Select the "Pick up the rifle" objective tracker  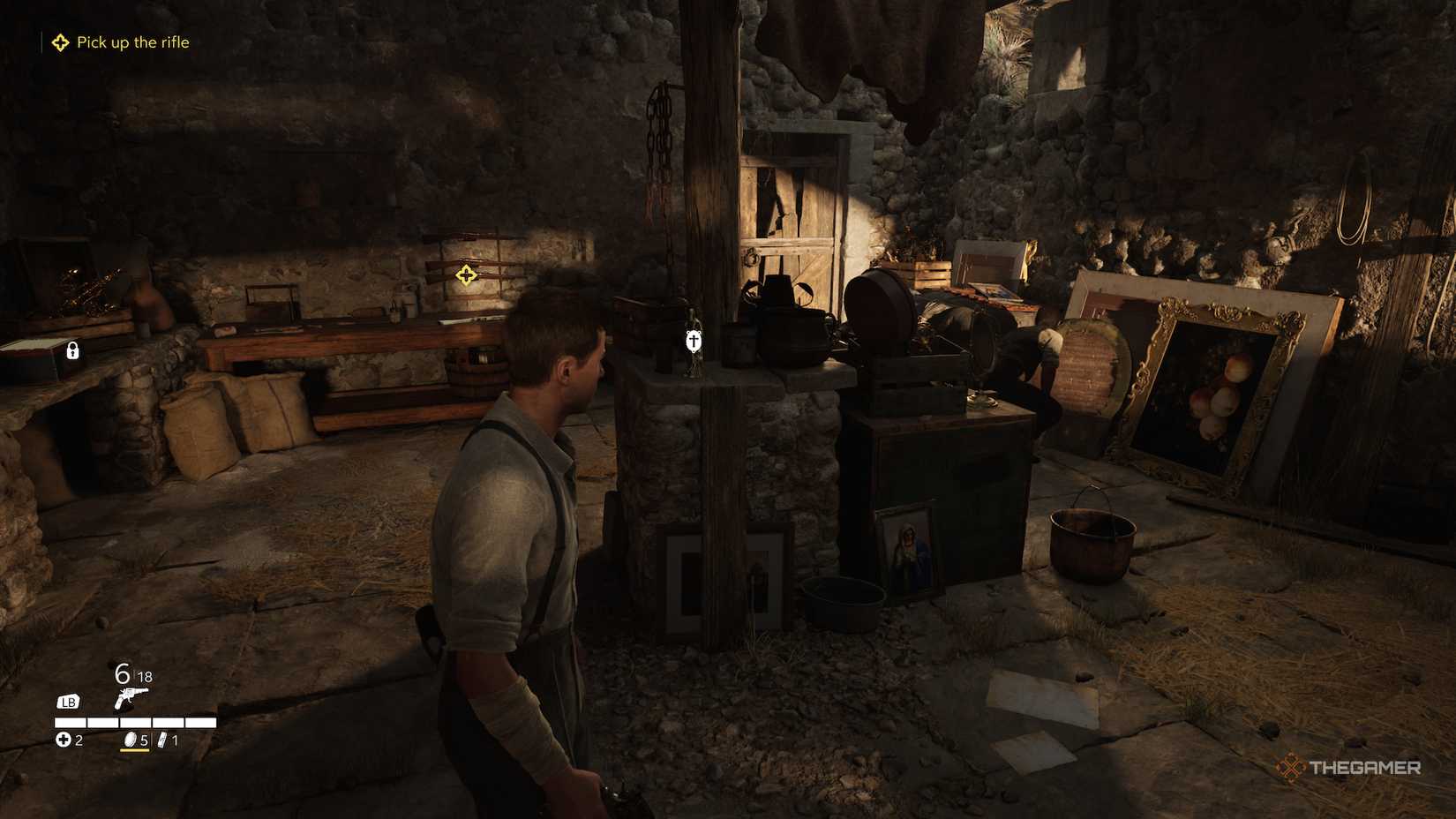122,42
